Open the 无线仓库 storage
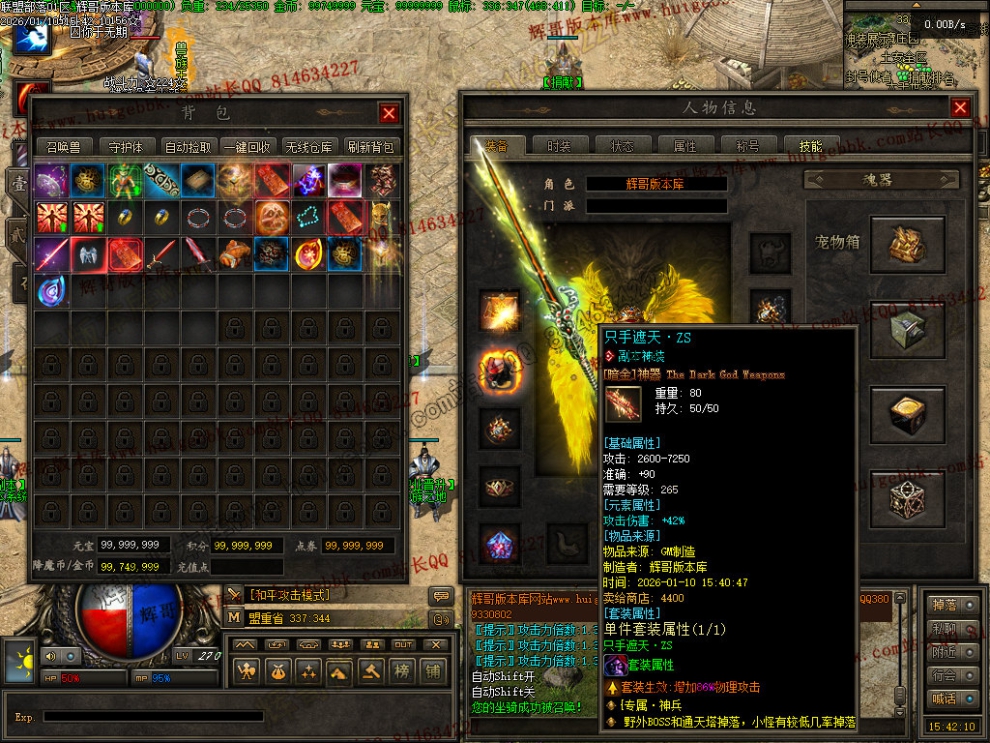The image size is (990, 743). [x=308, y=146]
